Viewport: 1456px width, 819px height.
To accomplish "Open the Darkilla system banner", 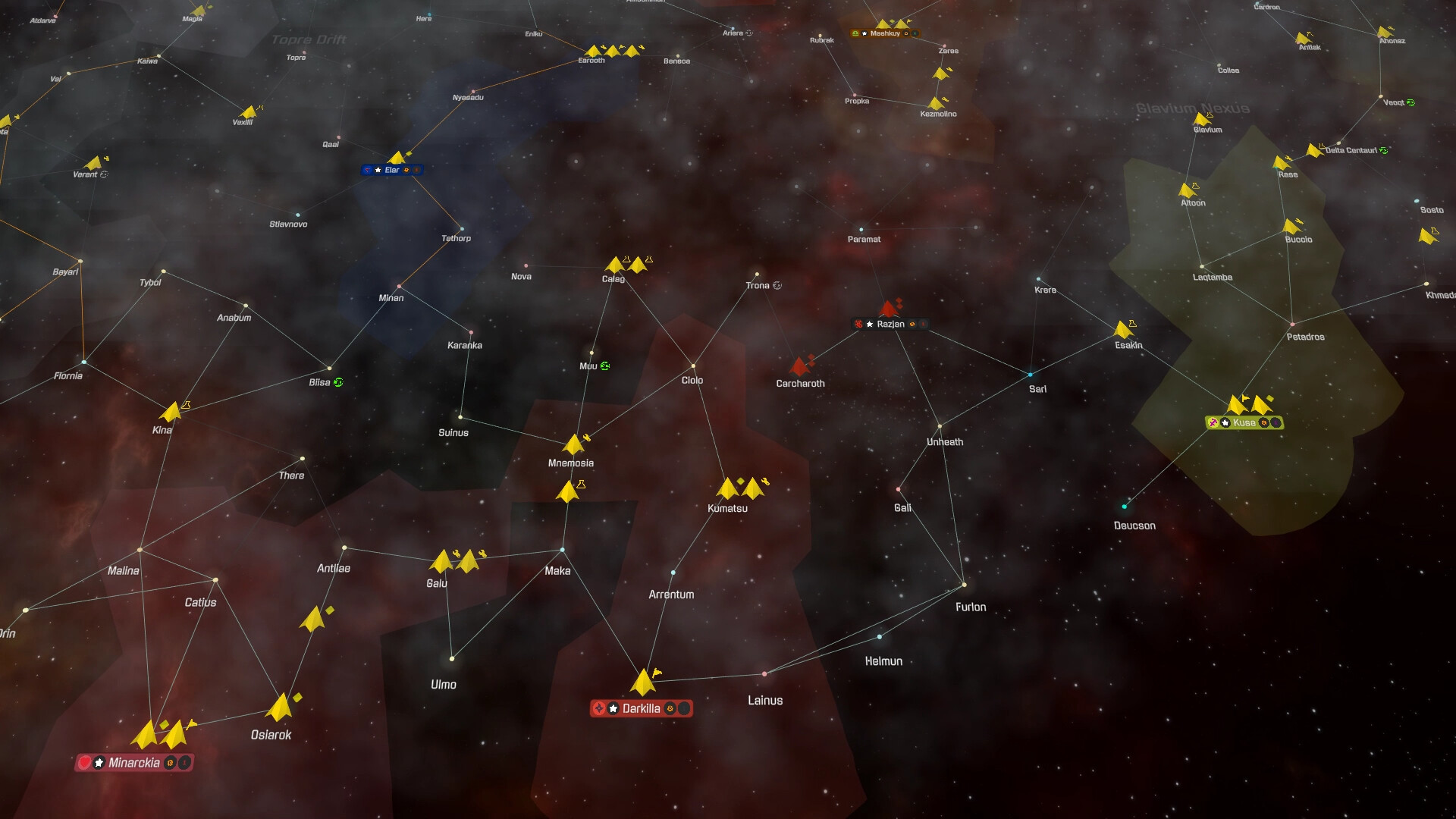I will click(641, 708).
